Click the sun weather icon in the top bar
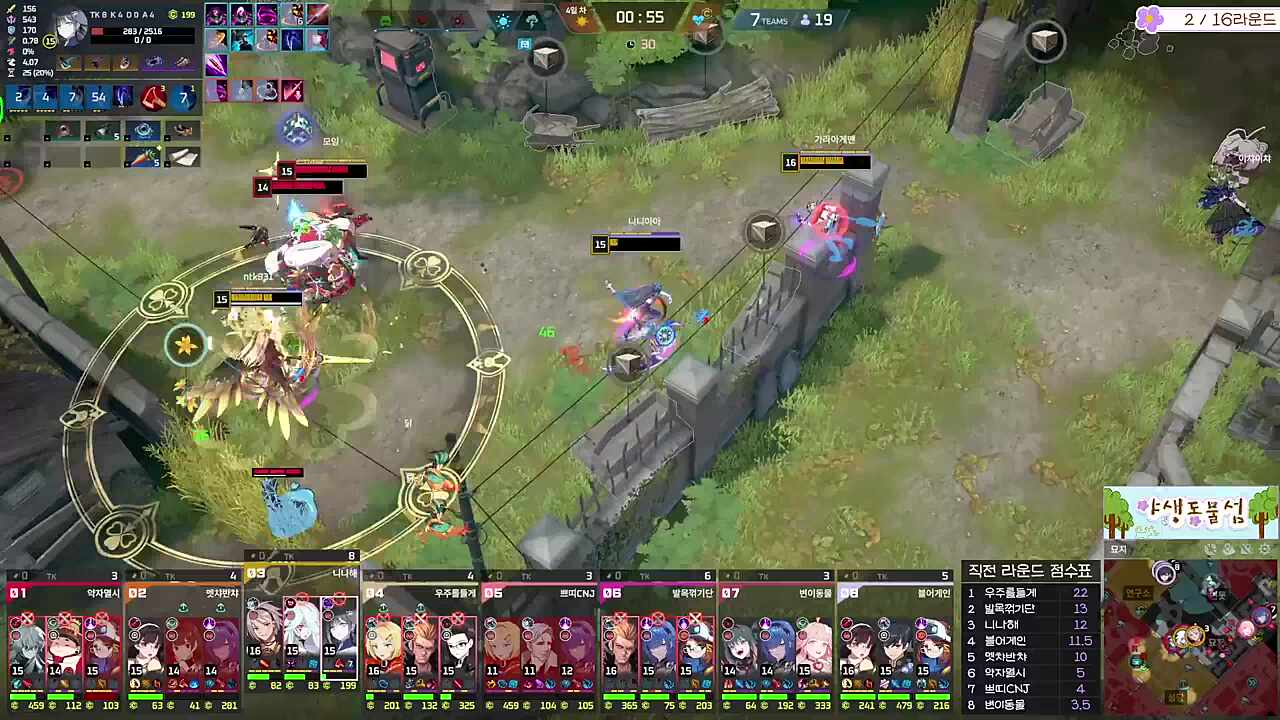The image size is (1280, 720). click(502, 21)
